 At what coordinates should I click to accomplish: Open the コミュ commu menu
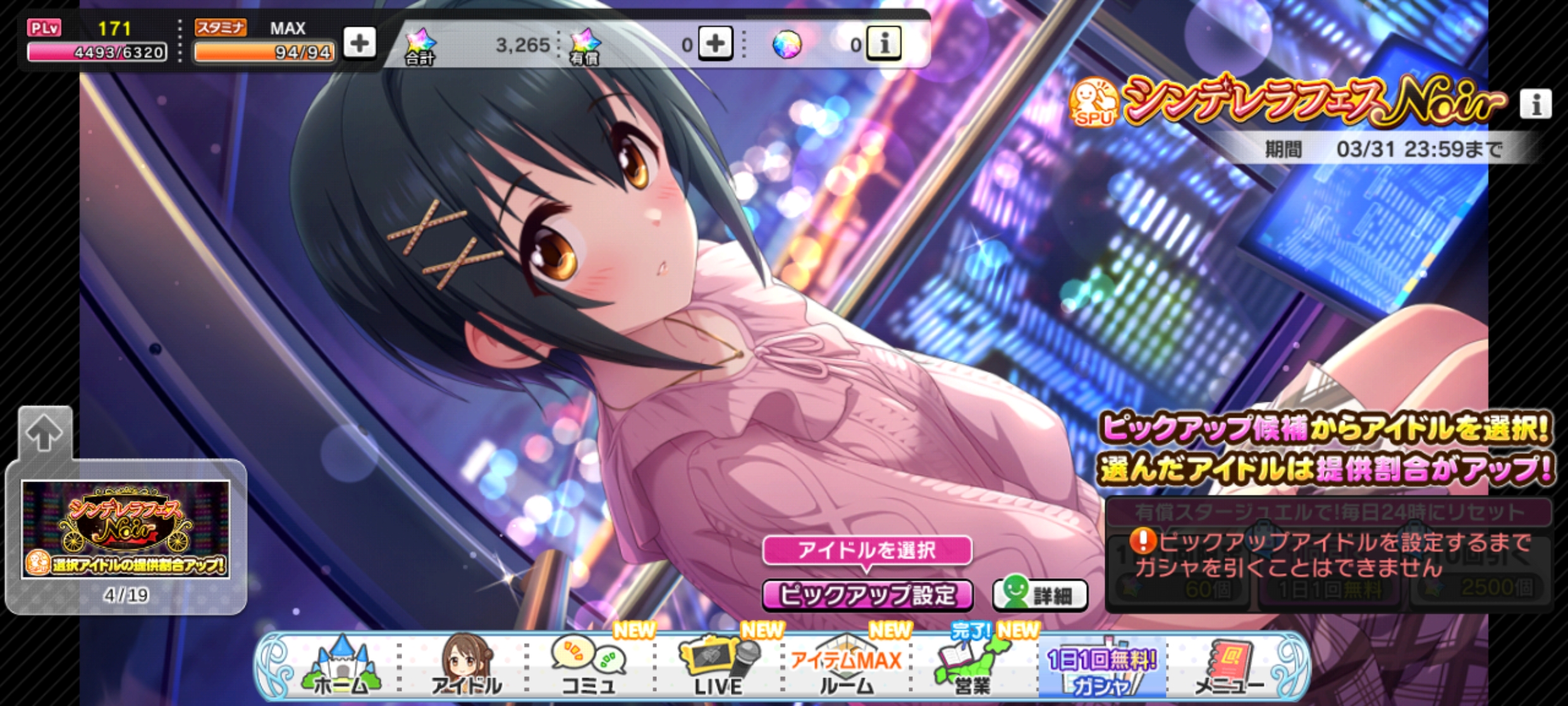pyautogui.click(x=589, y=667)
